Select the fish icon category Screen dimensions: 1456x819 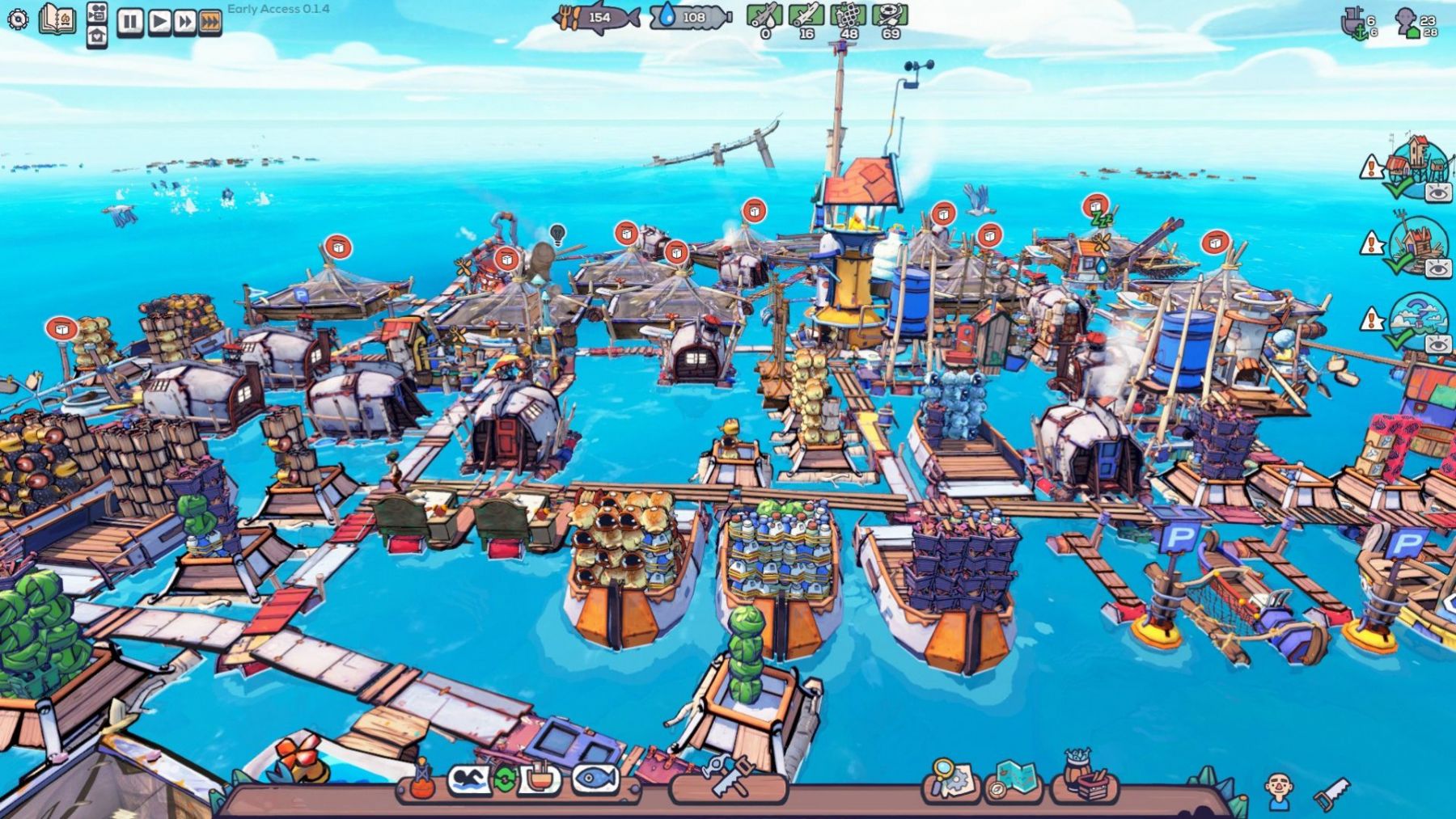(596, 779)
